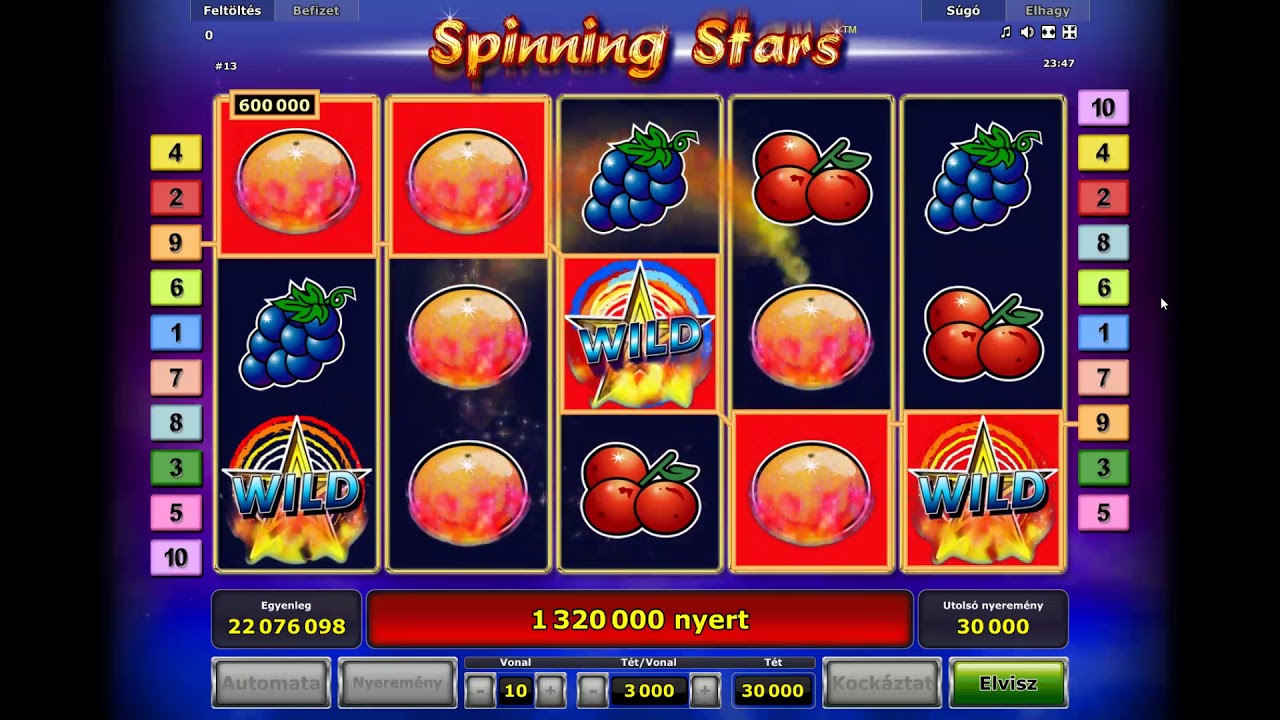This screenshot has width=1280, height=720.
Task: Raise the Tét/Vonal bet per line
Action: 705,690
